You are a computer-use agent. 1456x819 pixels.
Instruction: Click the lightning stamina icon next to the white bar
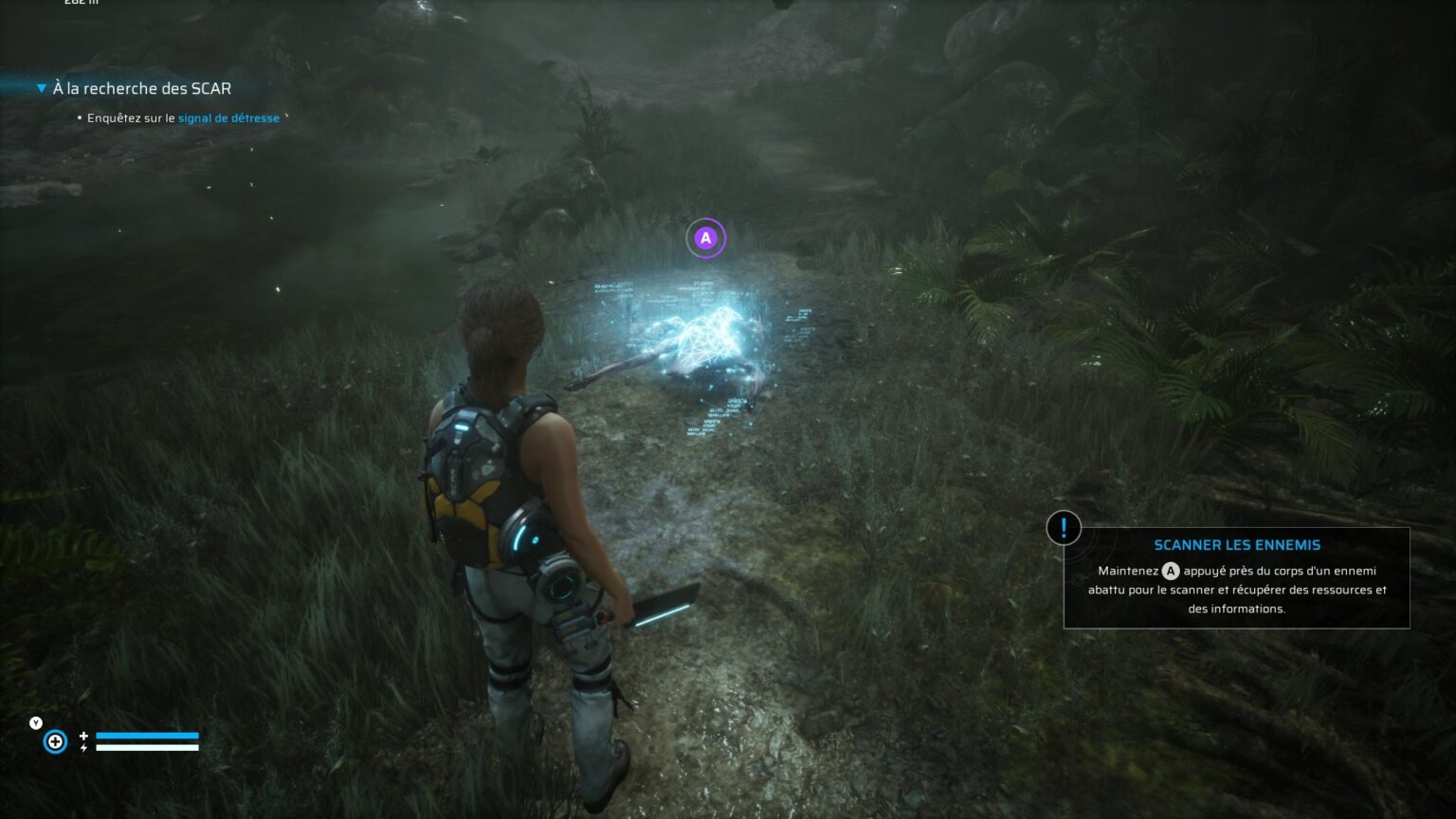coord(83,748)
